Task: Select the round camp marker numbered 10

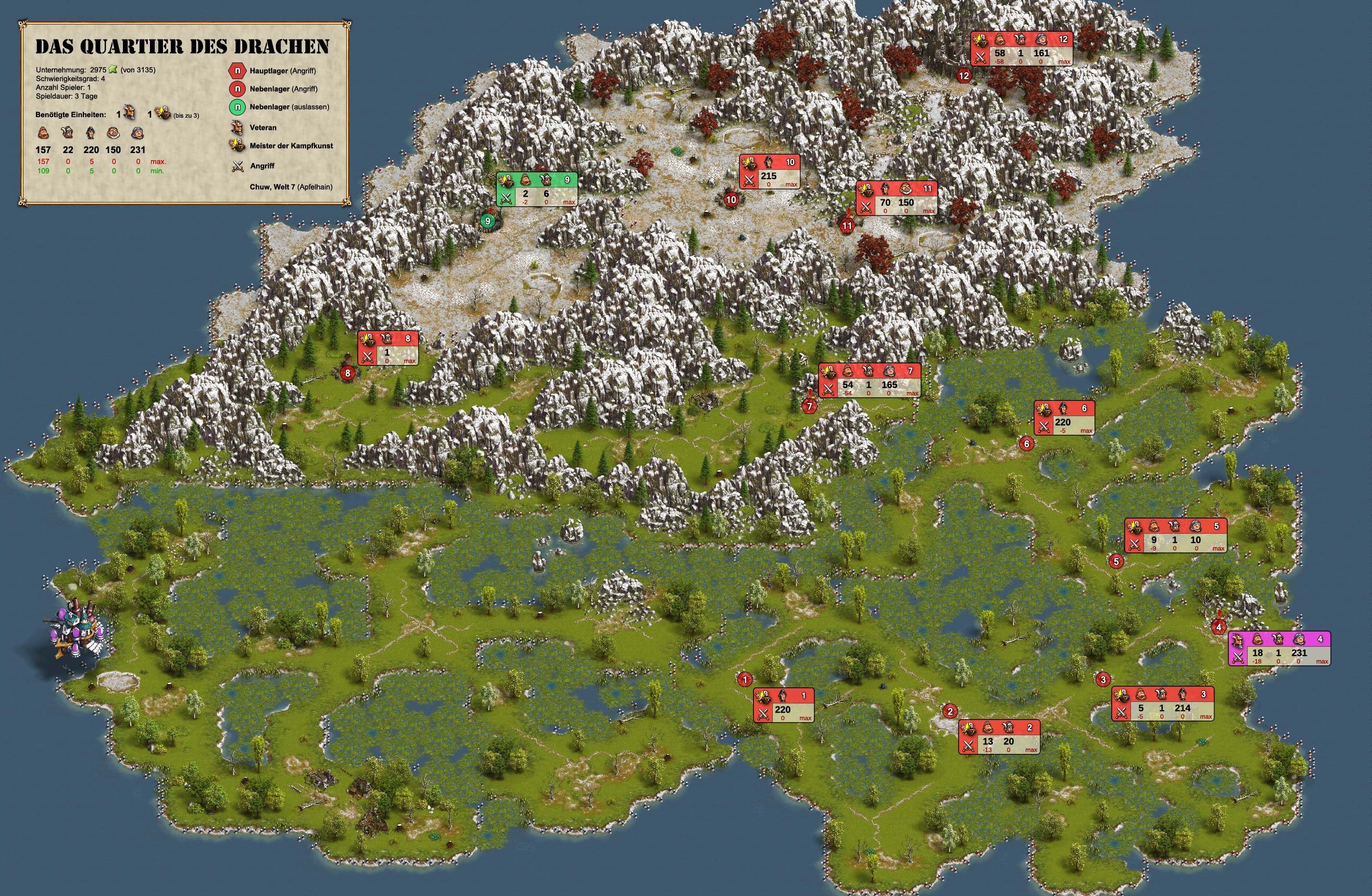Action: coord(731,200)
